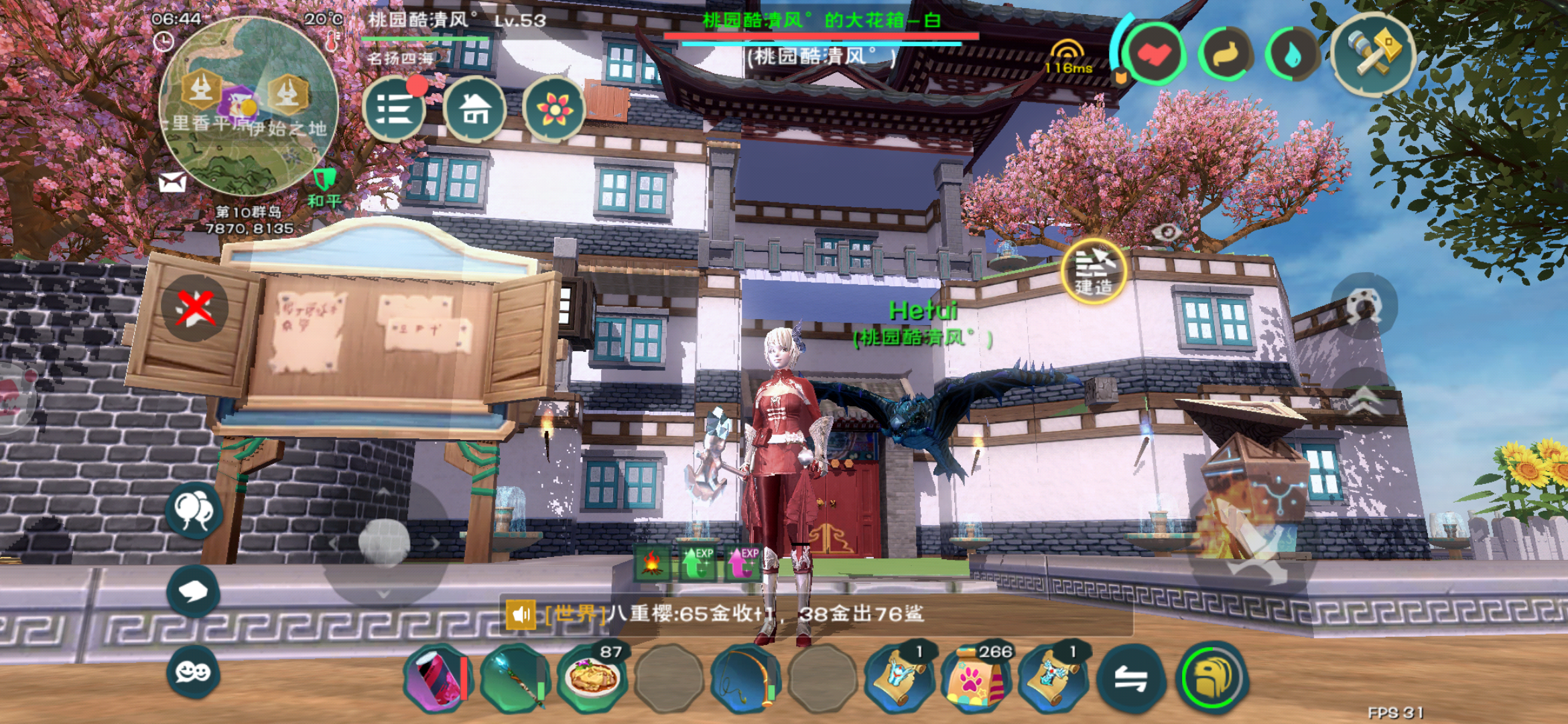Swap the hotbar with the arrows button
Screen dimensions: 1568x724
pyautogui.click(x=1130, y=680)
